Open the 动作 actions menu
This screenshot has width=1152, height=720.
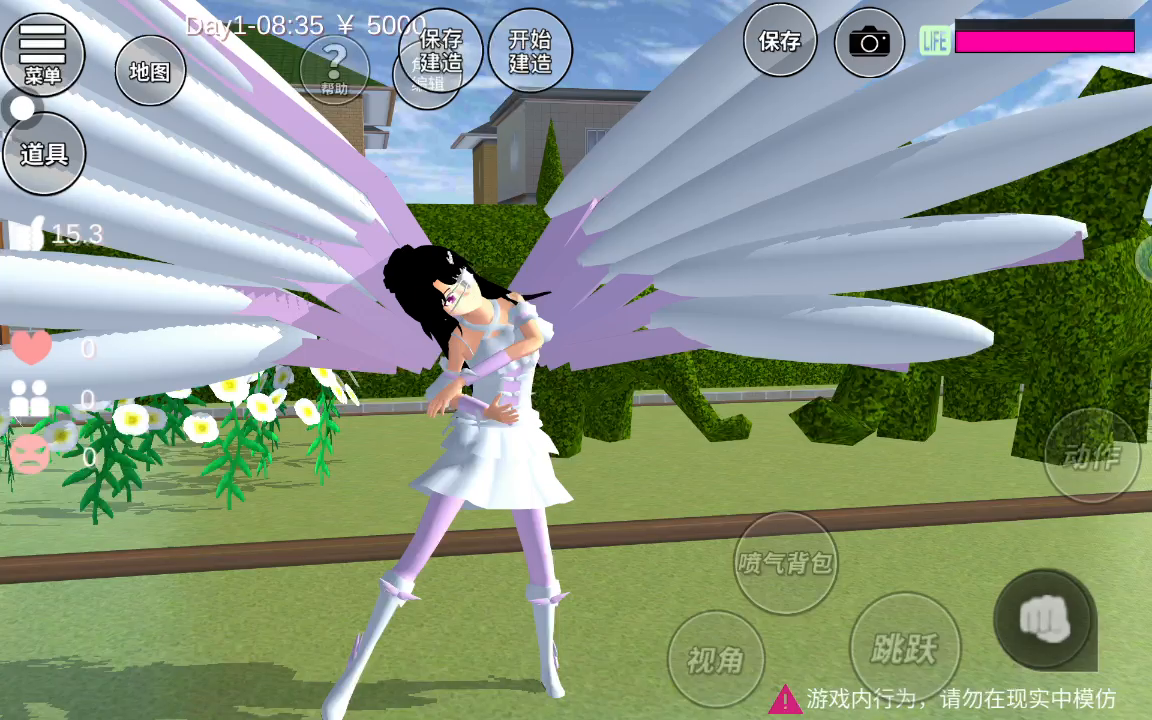(1092, 456)
